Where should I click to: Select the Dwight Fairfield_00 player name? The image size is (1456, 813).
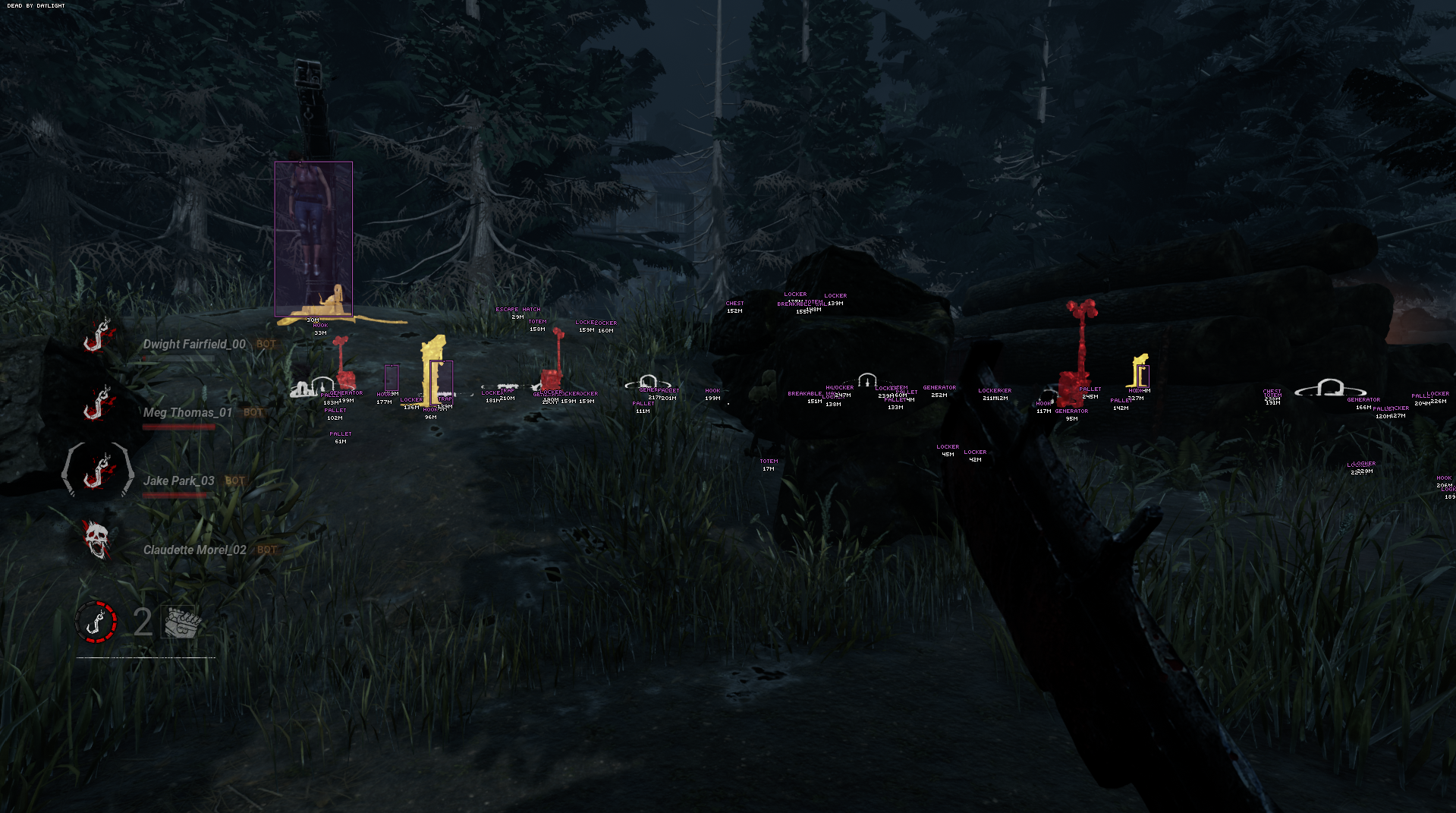click(194, 345)
